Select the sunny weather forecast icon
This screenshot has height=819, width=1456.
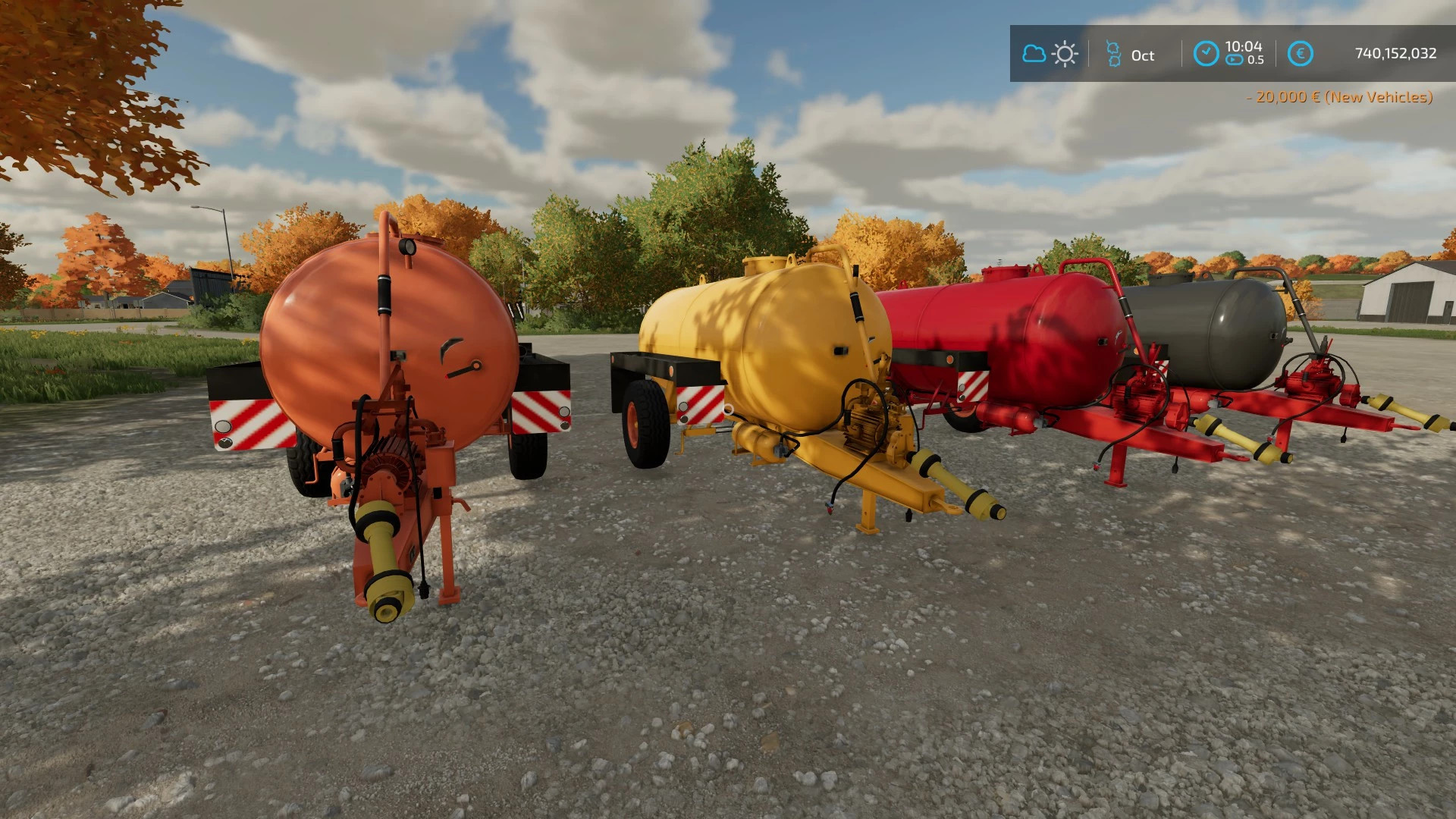[x=1065, y=54]
